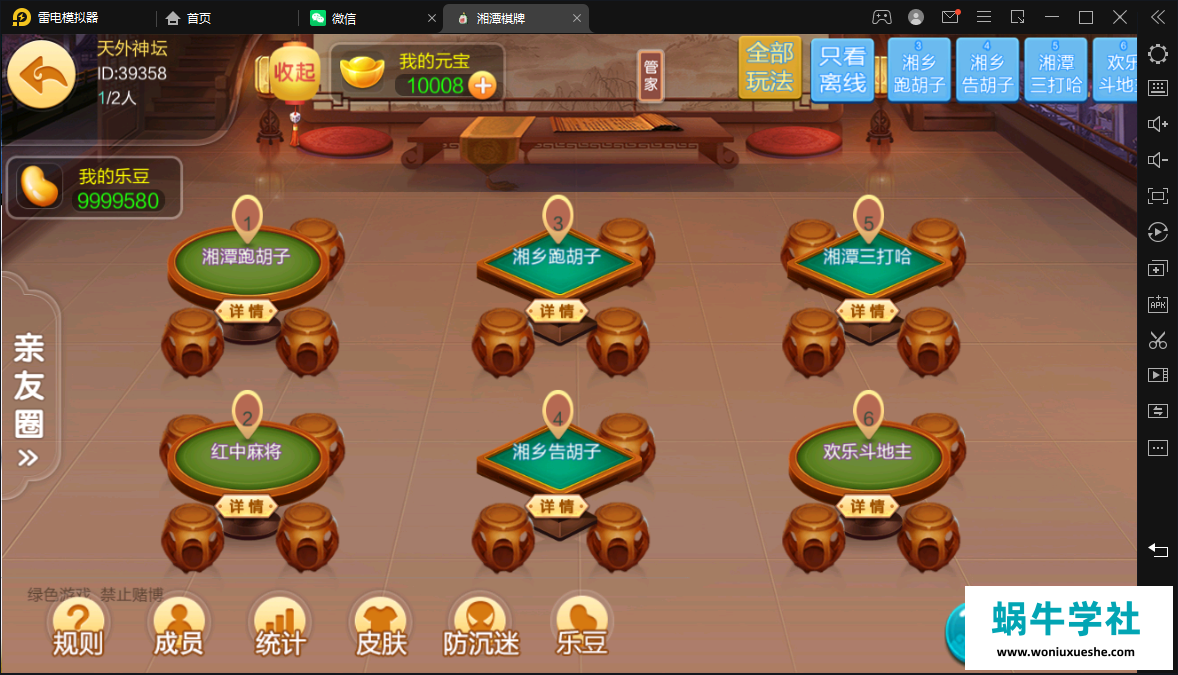View 详情 for the 湘潭三打哈 table
This screenshot has width=1178, height=675.
(x=868, y=311)
